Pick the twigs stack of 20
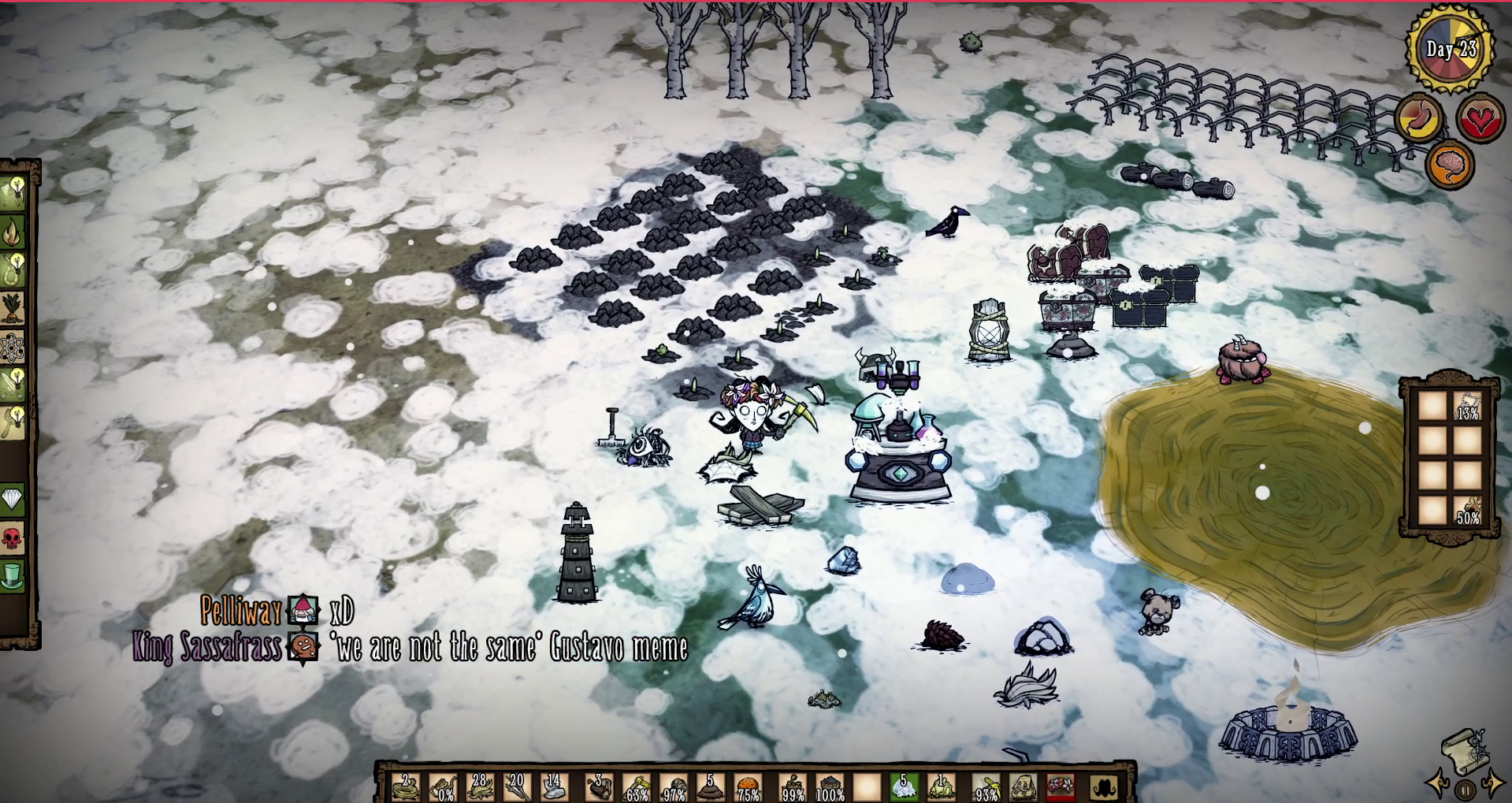This screenshot has height=803, width=1512. tap(517, 786)
